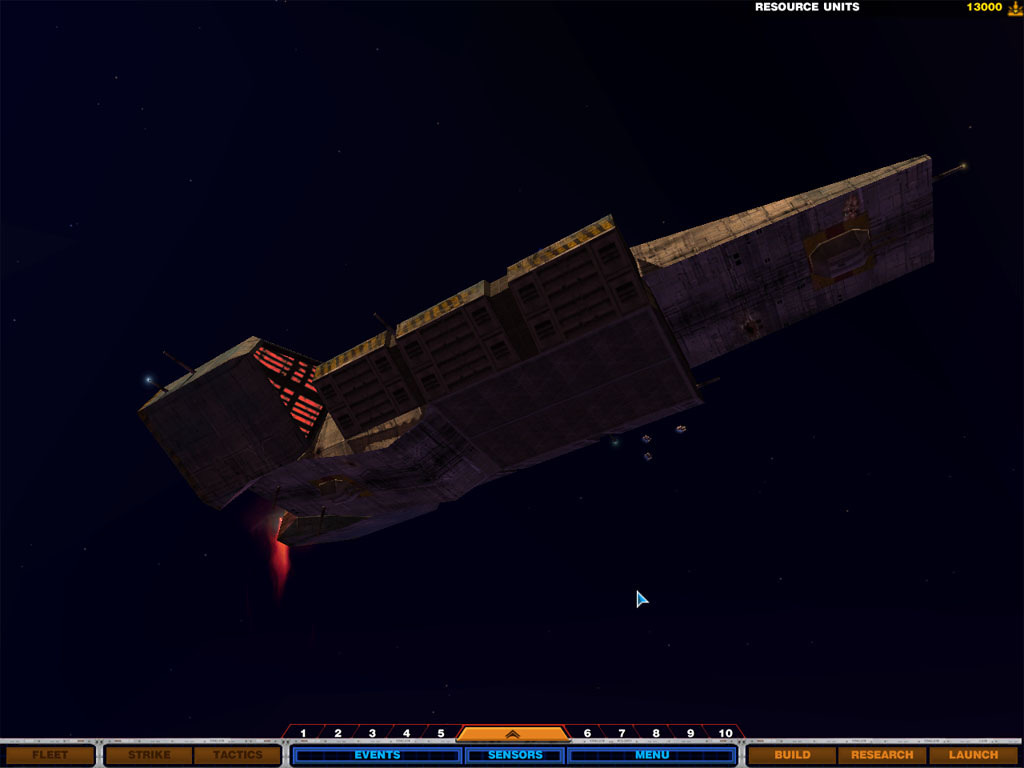
Task: Open the Research manager
Action: pyautogui.click(x=882, y=755)
